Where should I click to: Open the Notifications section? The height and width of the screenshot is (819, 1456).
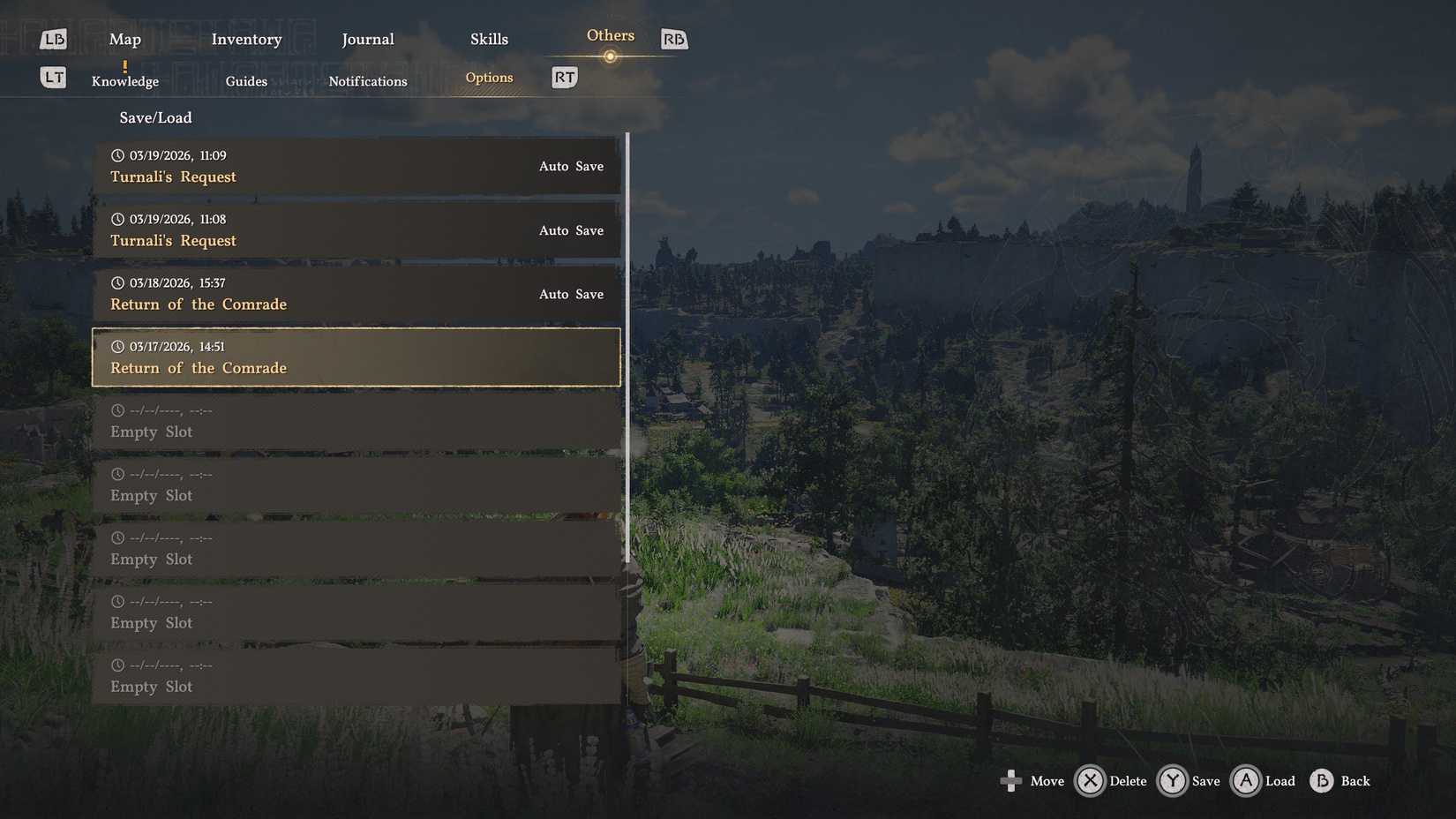tap(368, 80)
